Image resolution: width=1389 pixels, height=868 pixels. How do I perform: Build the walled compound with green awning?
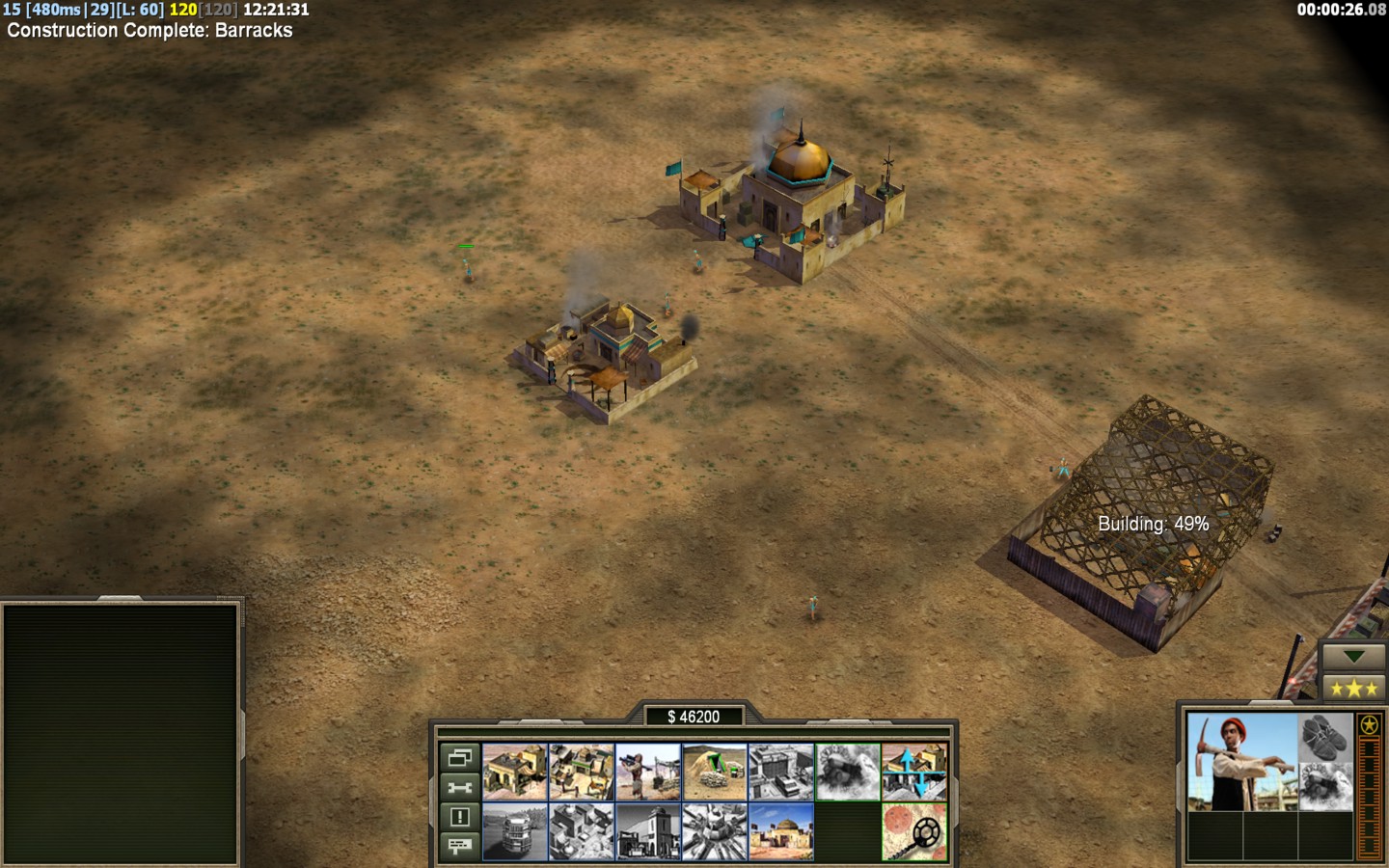click(x=581, y=772)
